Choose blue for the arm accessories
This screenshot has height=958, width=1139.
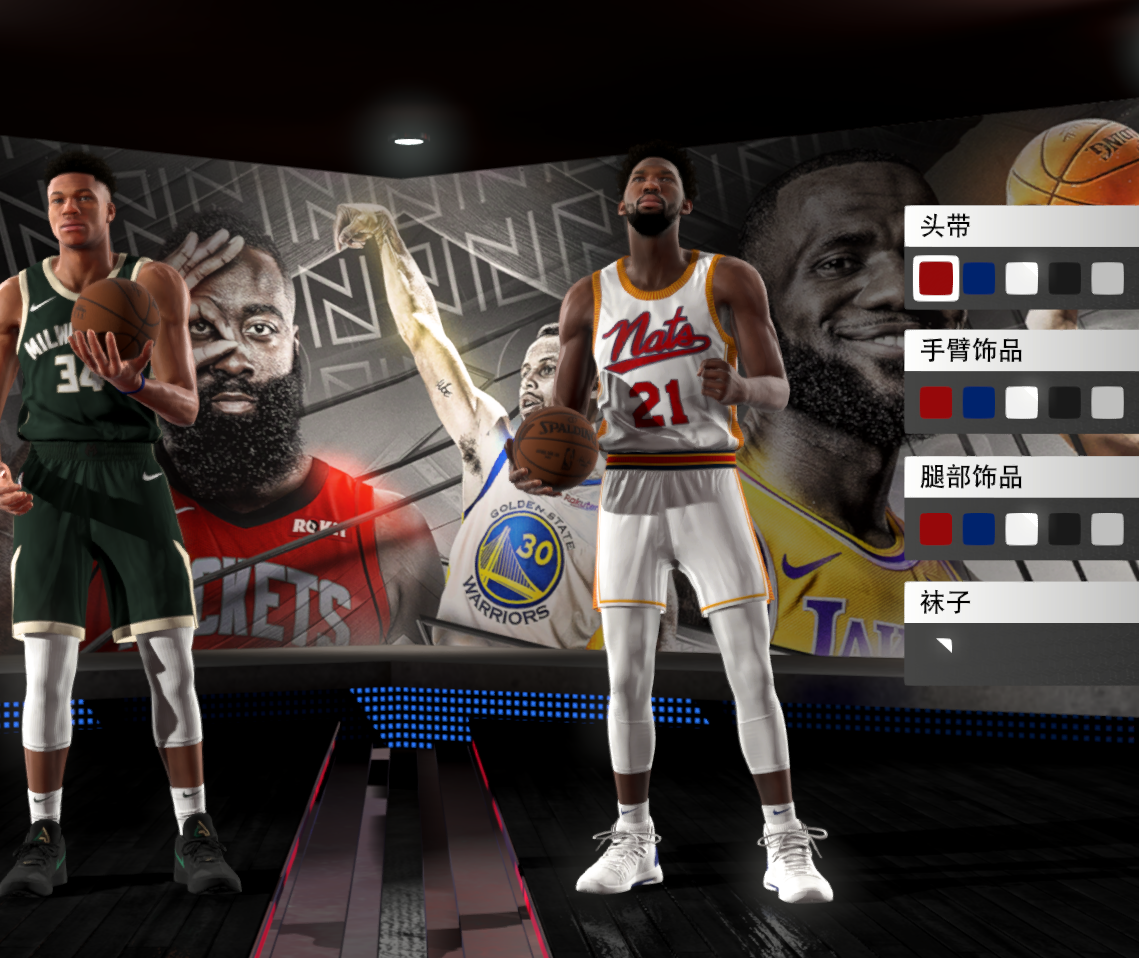point(979,403)
